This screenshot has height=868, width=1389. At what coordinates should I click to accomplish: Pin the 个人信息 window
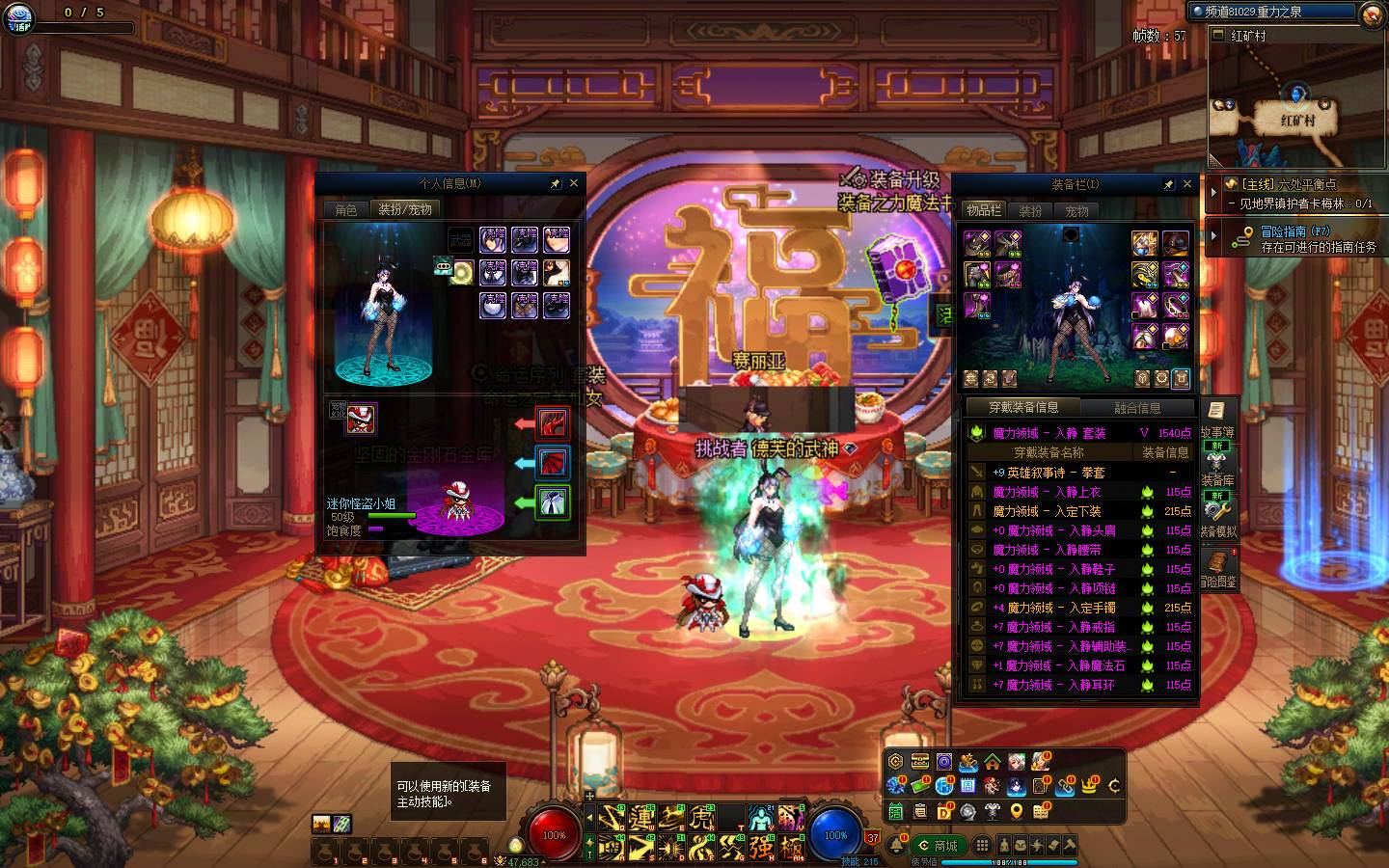[556, 183]
